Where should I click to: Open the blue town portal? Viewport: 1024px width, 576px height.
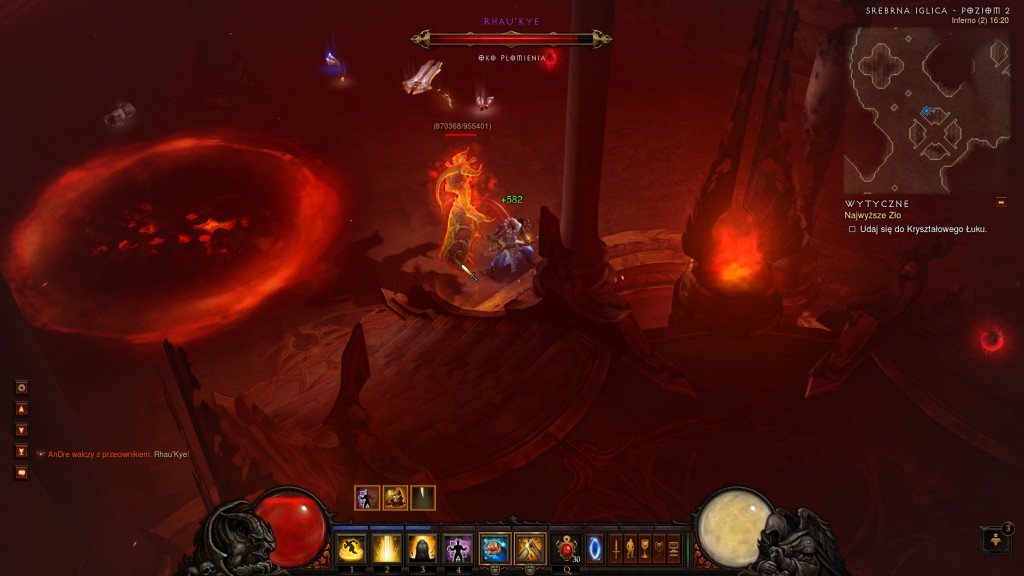(x=595, y=549)
